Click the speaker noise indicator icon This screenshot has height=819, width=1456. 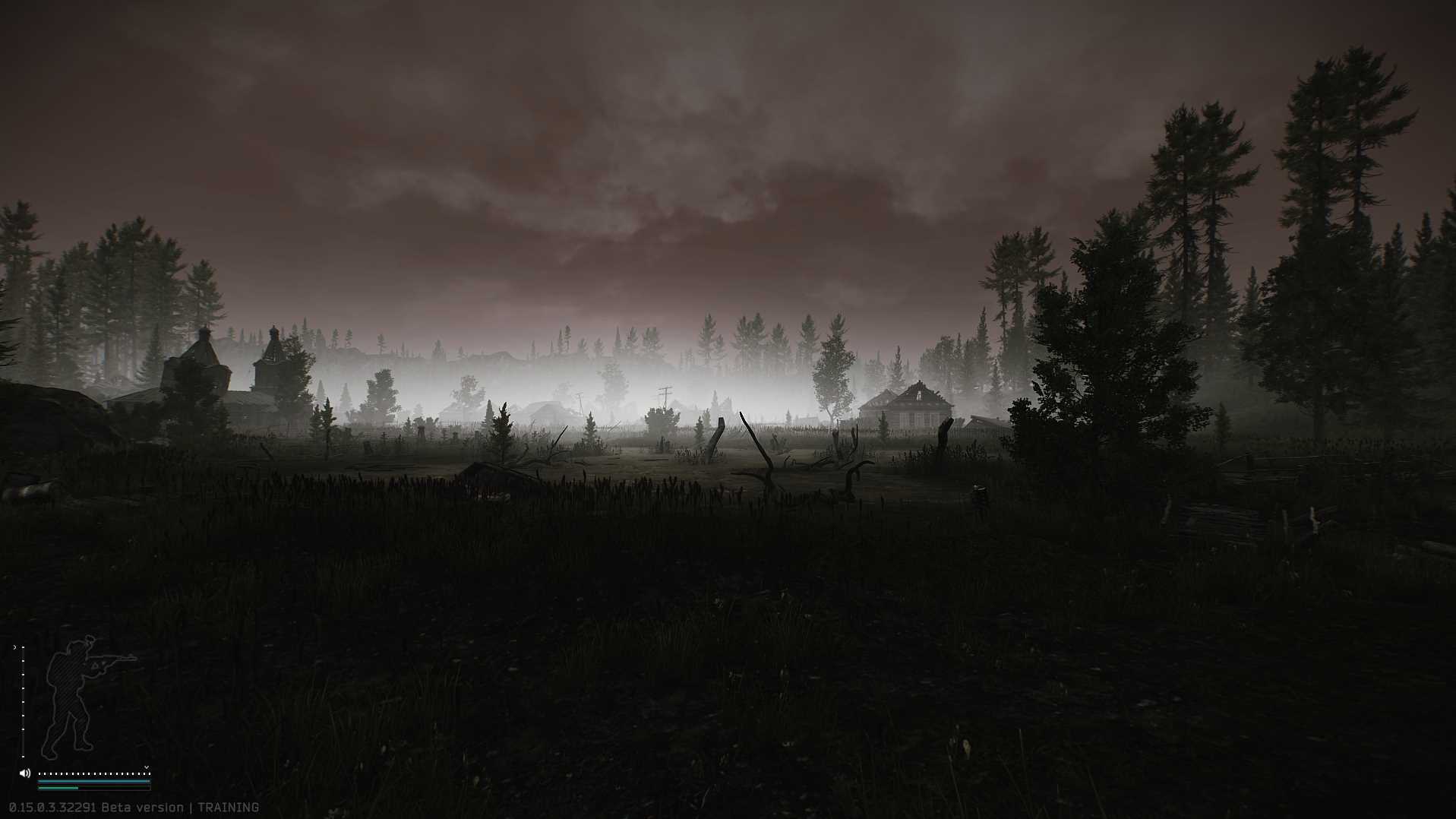(x=25, y=773)
